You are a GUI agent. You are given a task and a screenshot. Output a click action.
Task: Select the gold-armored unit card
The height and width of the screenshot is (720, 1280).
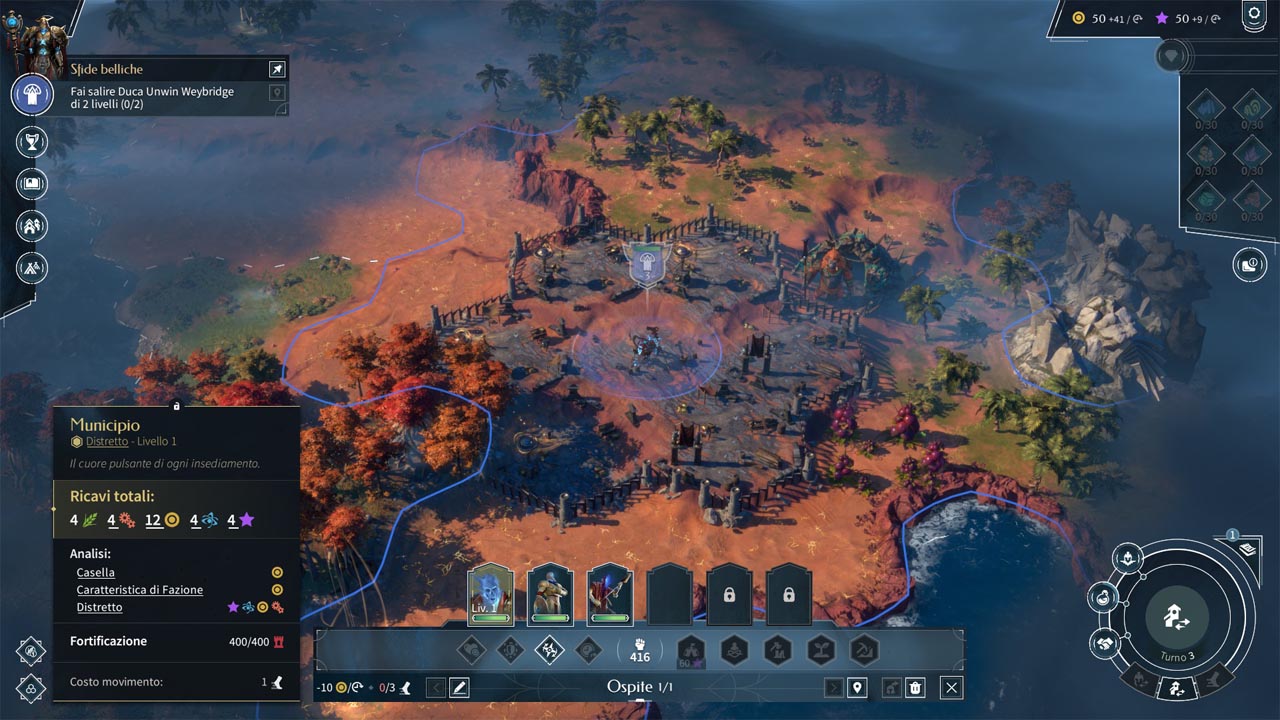point(550,595)
